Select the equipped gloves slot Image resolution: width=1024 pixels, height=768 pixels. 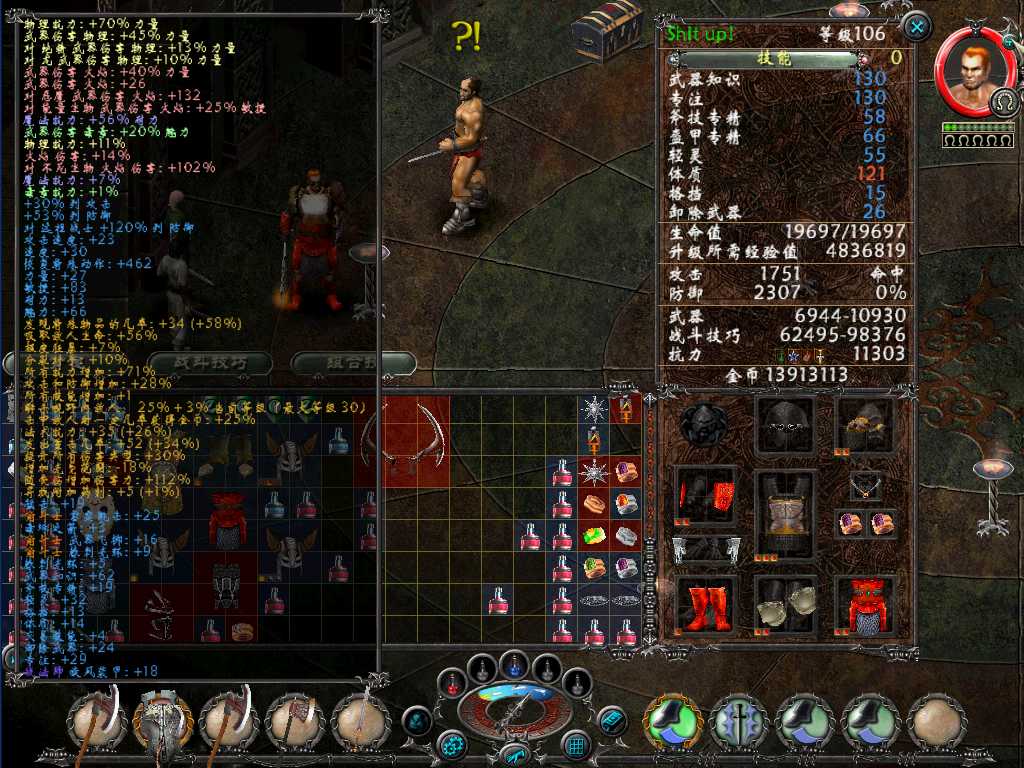click(x=785, y=604)
